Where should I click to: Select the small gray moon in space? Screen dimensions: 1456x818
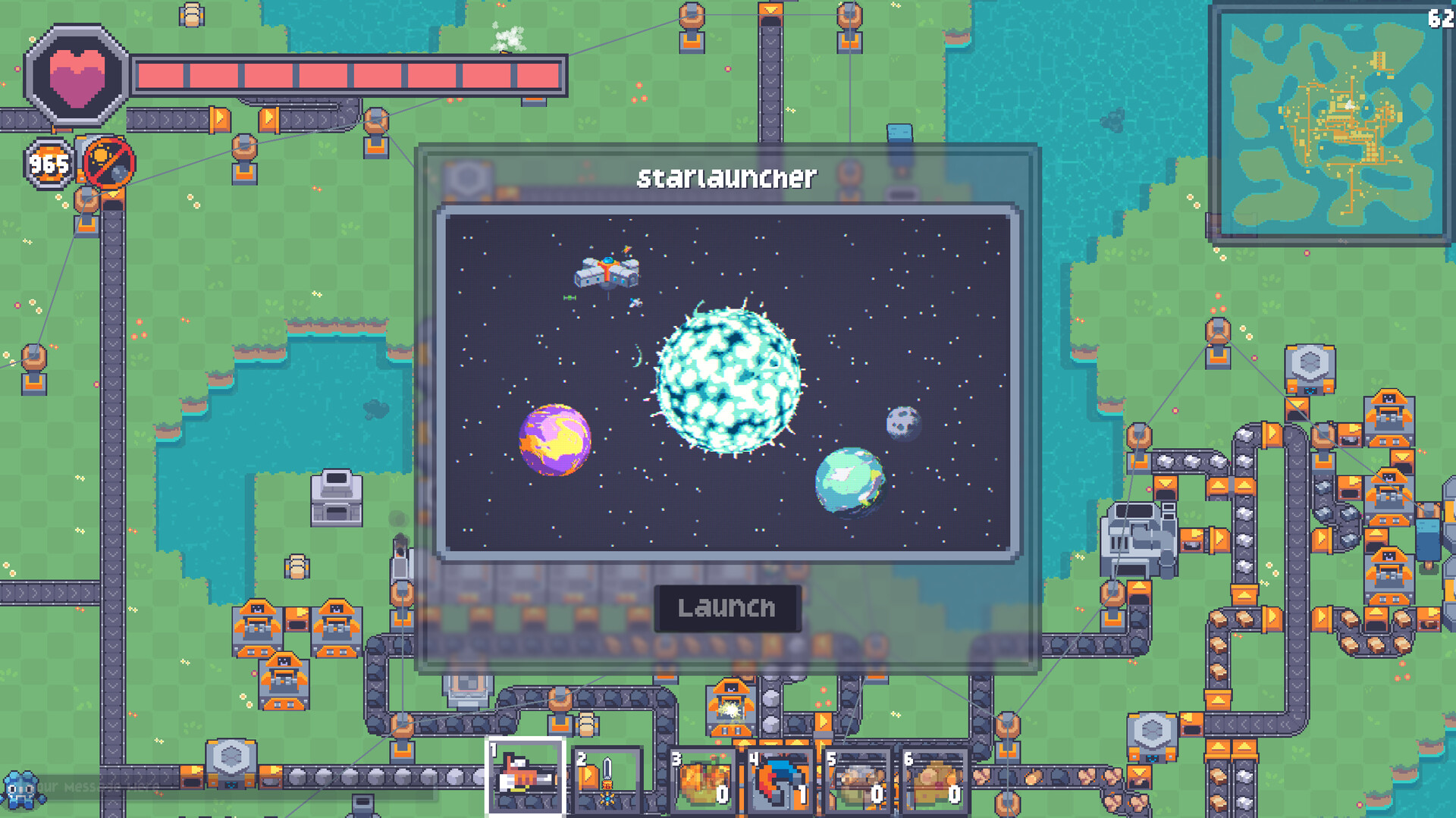tap(902, 422)
